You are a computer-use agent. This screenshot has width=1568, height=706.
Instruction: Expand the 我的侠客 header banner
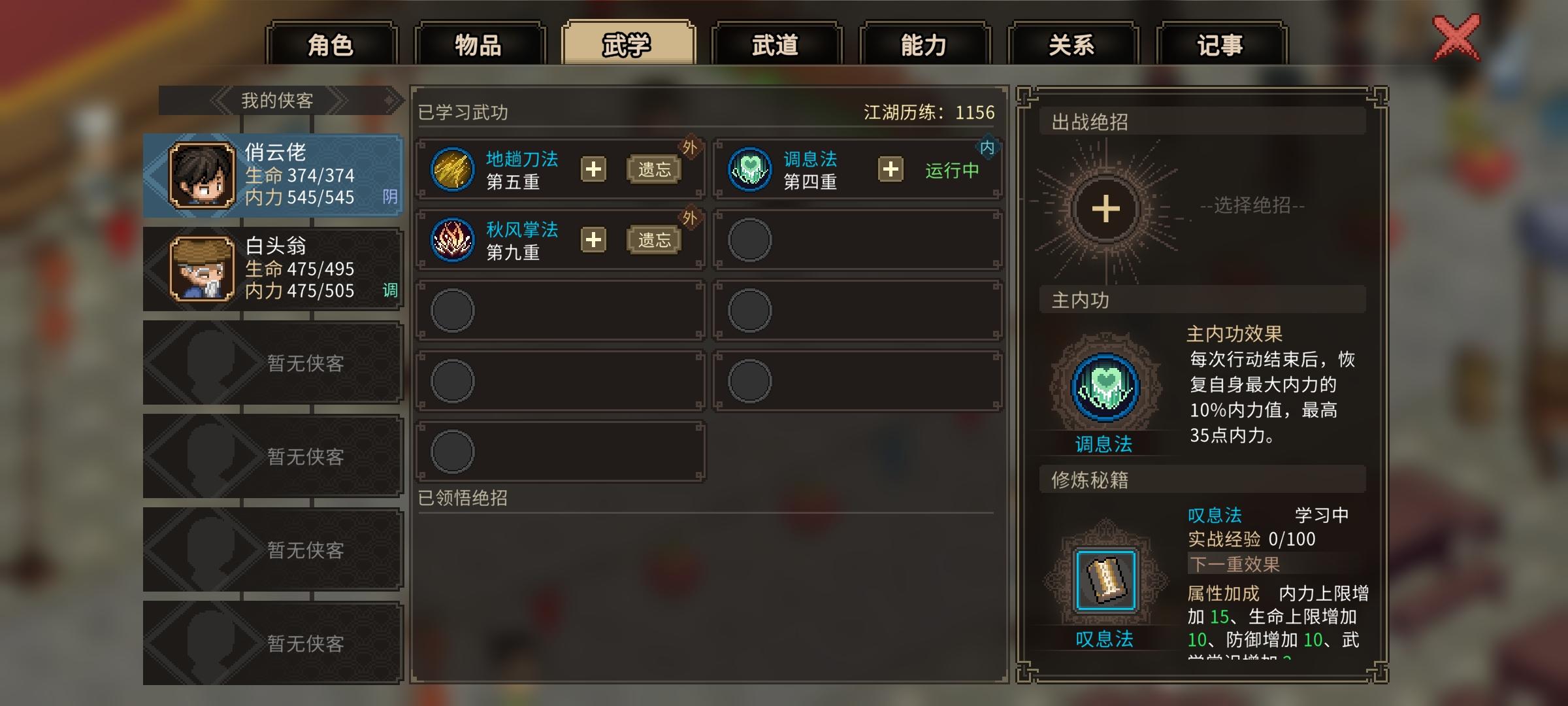[274, 101]
